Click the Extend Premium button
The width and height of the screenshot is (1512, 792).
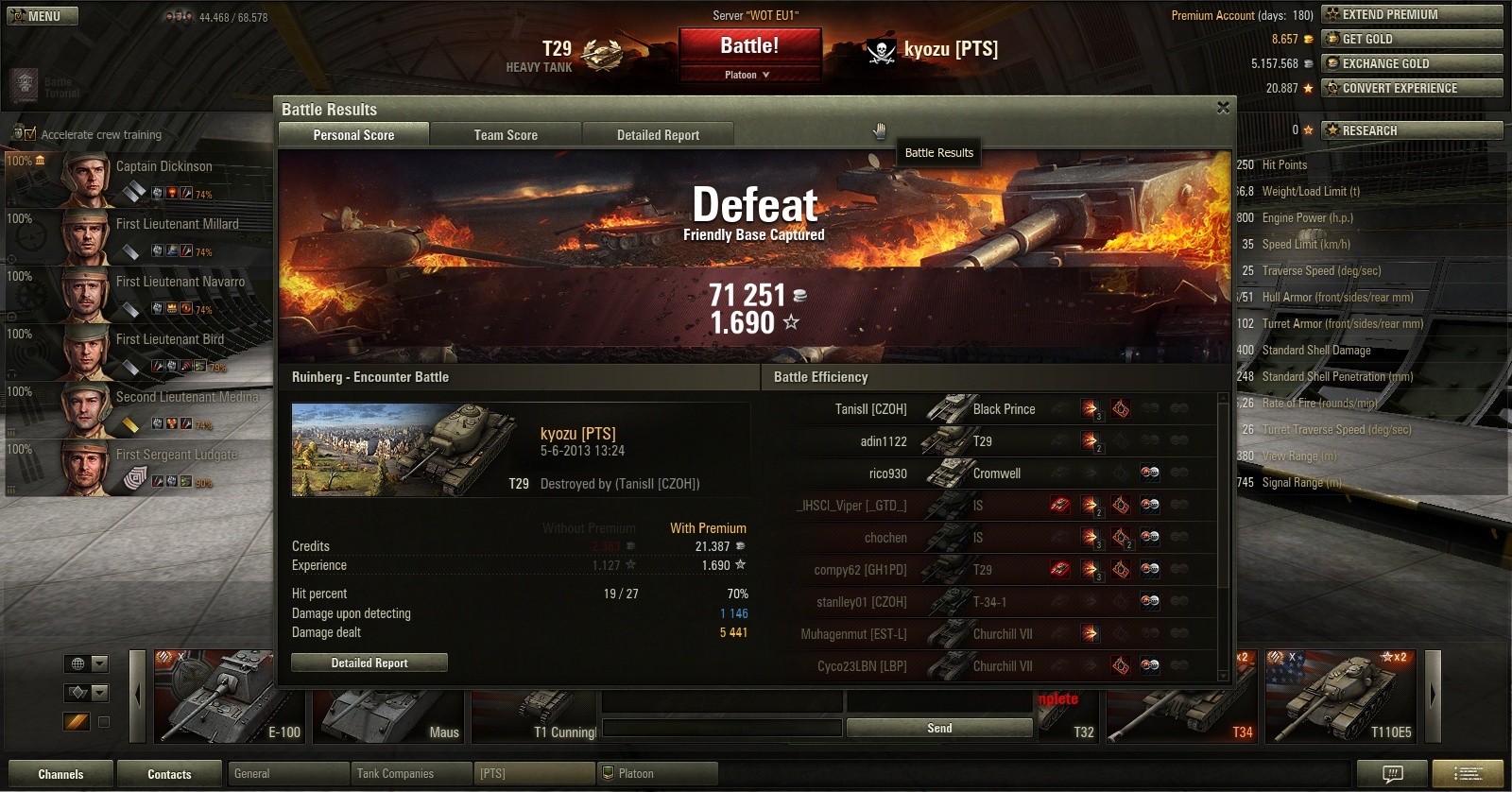coord(1412,14)
